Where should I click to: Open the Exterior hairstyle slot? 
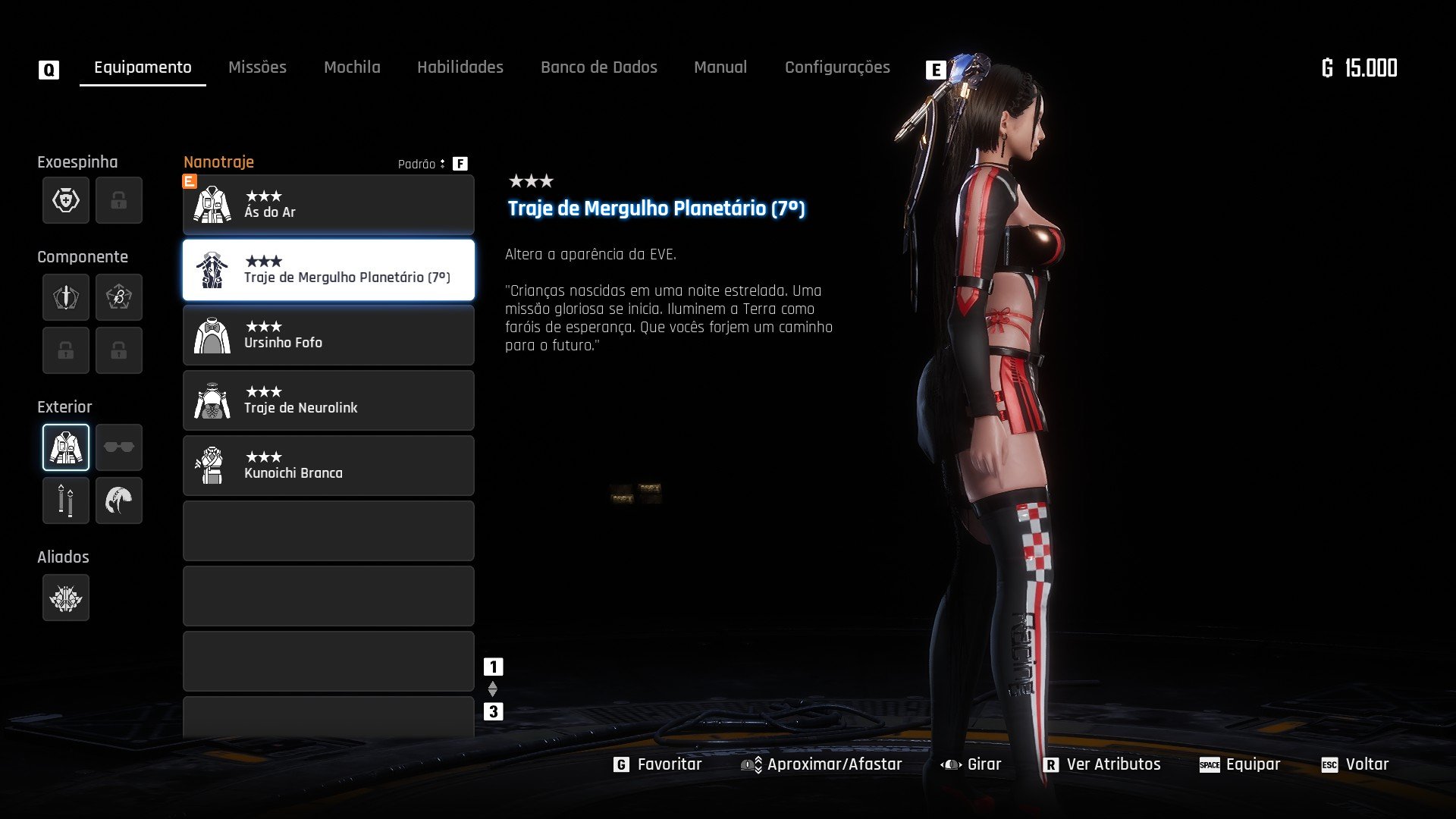tap(119, 500)
